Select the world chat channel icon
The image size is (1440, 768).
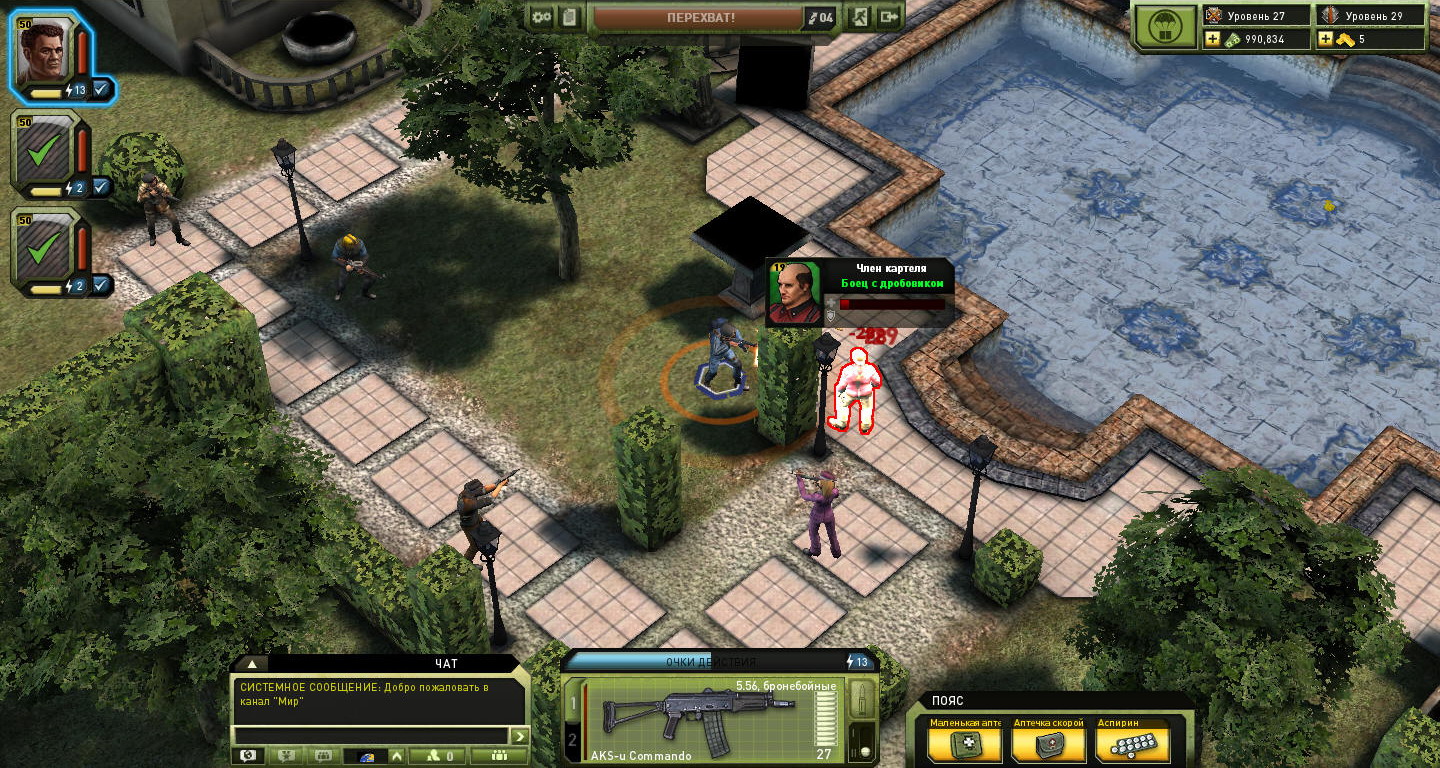point(246,756)
